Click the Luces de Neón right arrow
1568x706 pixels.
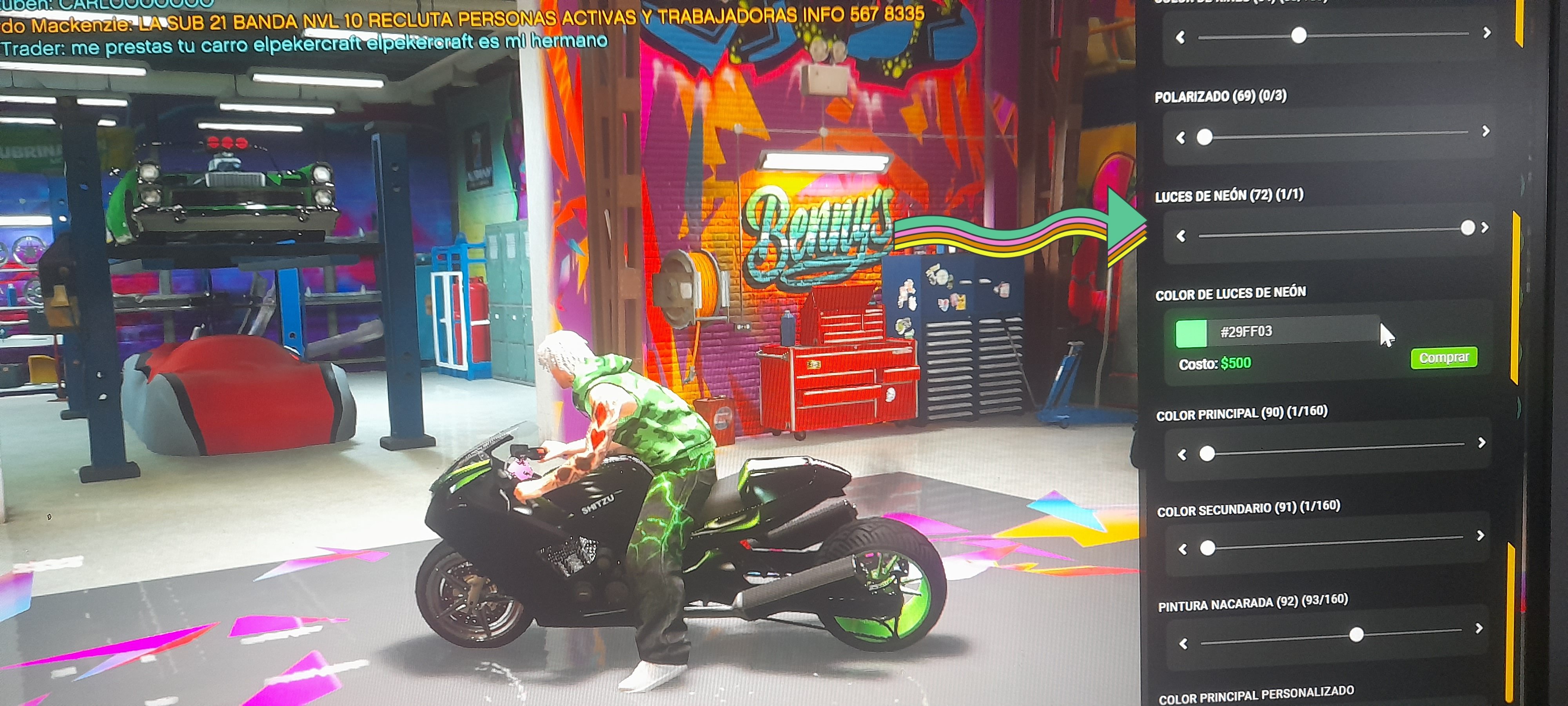pyautogui.click(x=1485, y=228)
